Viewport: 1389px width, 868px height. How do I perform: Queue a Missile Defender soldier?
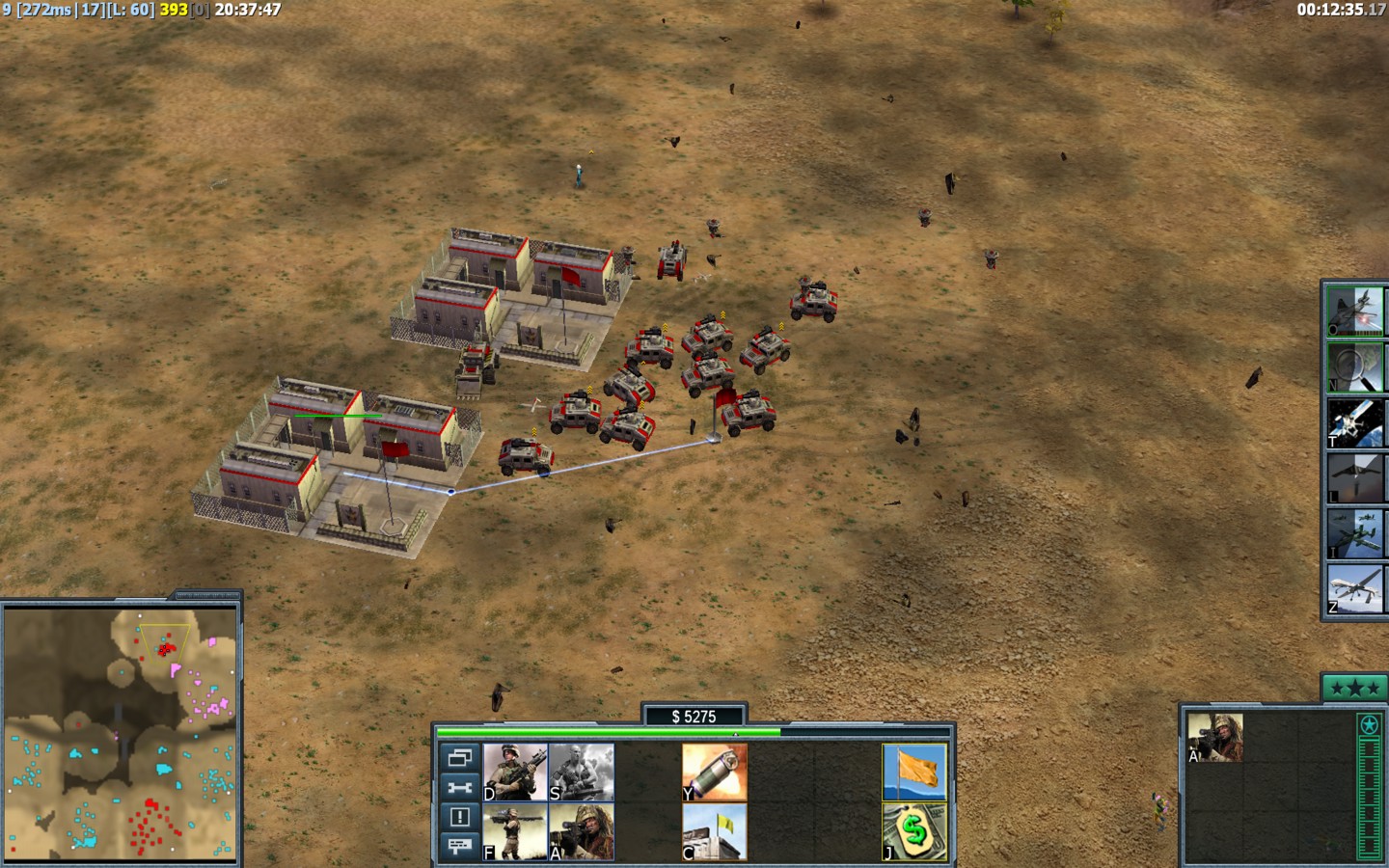click(x=515, y=831)
